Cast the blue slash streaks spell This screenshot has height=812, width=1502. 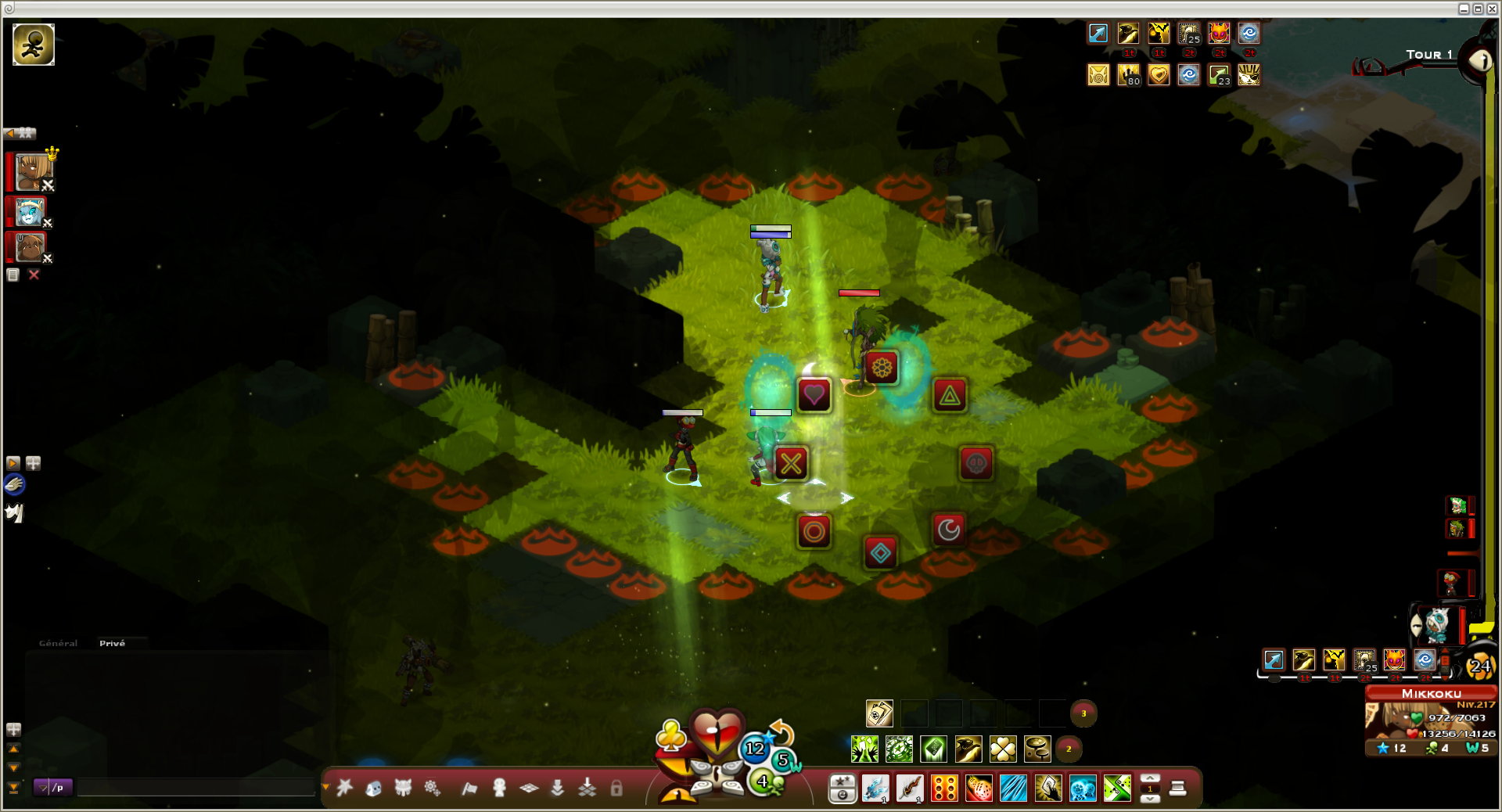click(x=1013, y=789)
